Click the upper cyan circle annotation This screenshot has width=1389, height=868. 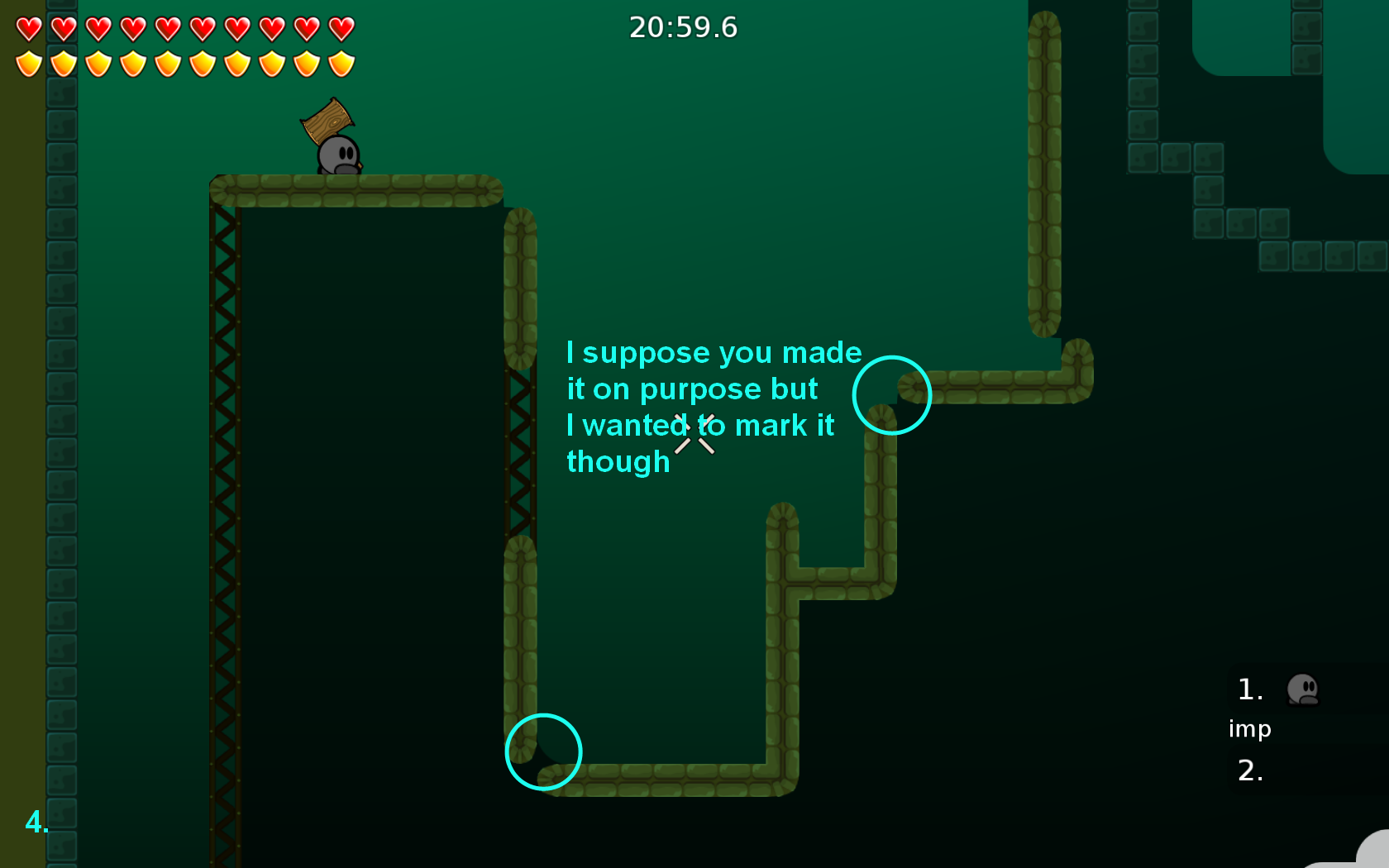pyautogui.click(x=891, y=395)
